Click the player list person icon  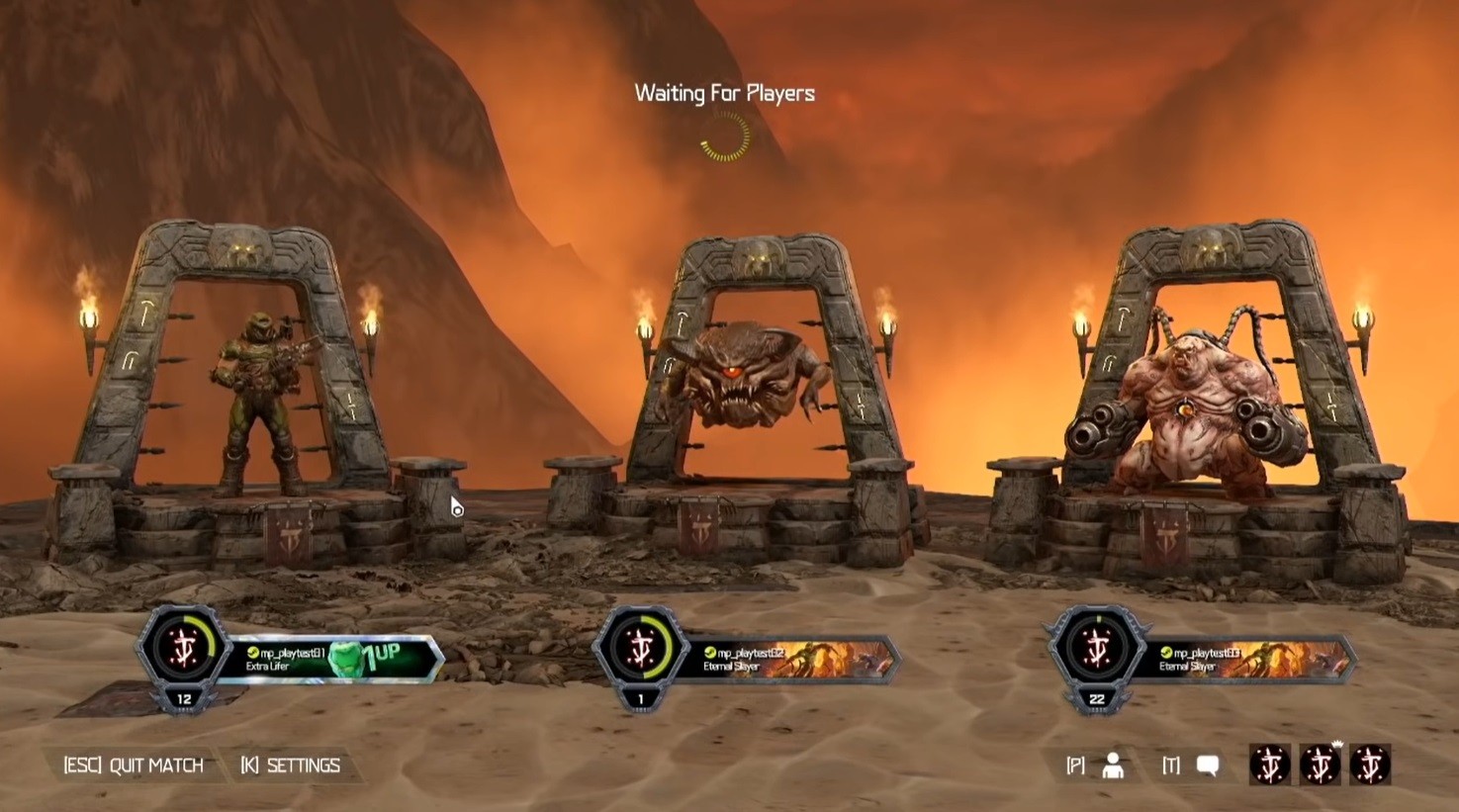[x=1112, y=764]
